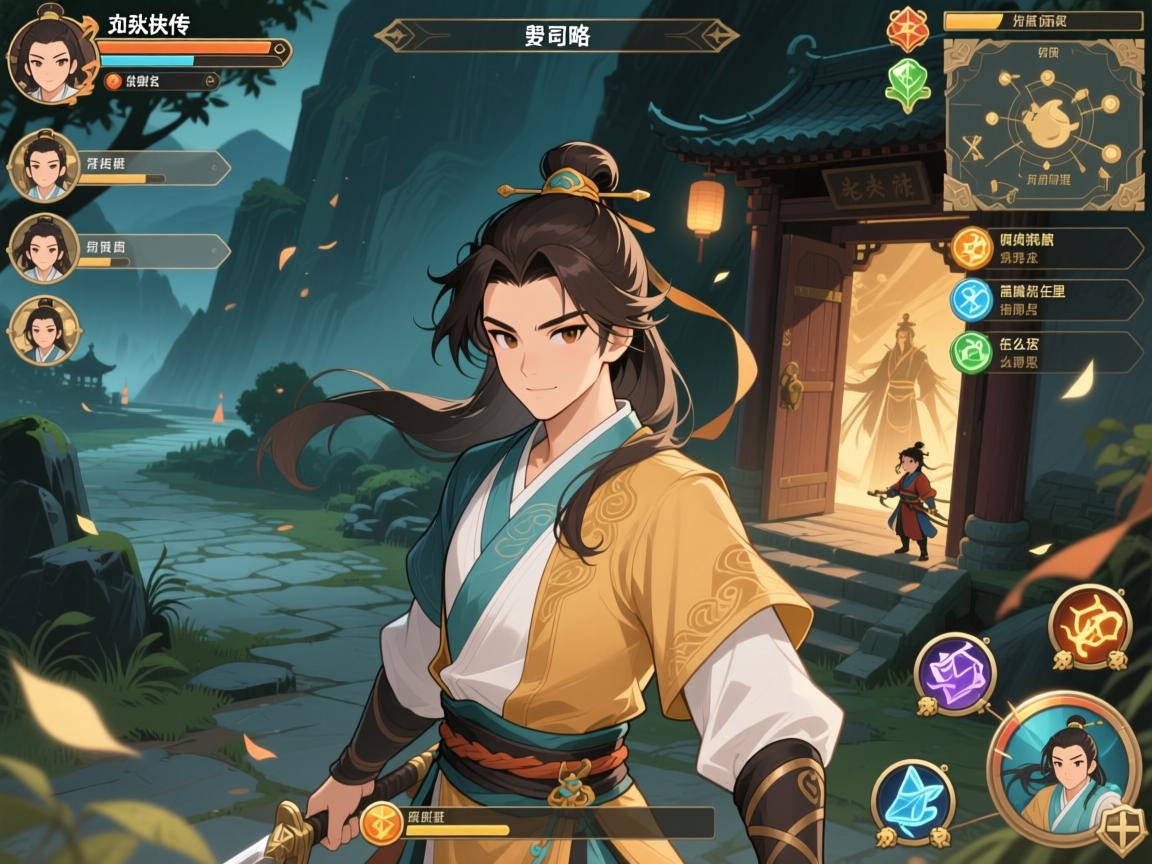Image resolution: width=1152 pixels, height=864 pixels.
Task: Click the orange orb beneath the hero's mana bar
Action: click(112, 82)
